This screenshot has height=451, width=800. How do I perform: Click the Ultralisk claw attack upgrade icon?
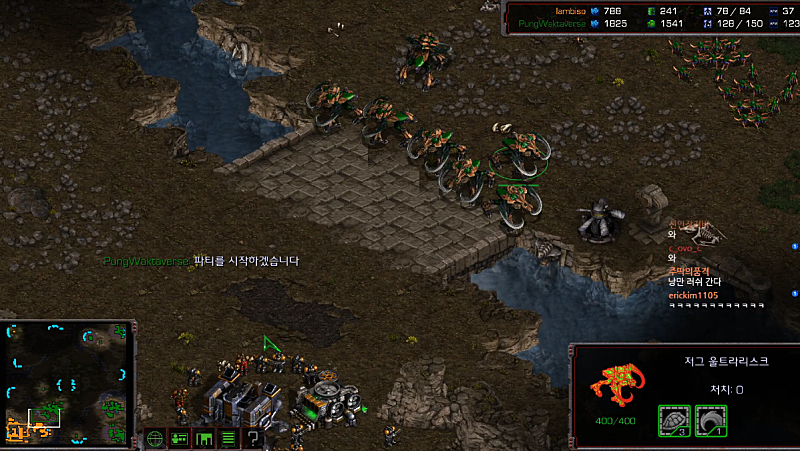tap(710, 420)
